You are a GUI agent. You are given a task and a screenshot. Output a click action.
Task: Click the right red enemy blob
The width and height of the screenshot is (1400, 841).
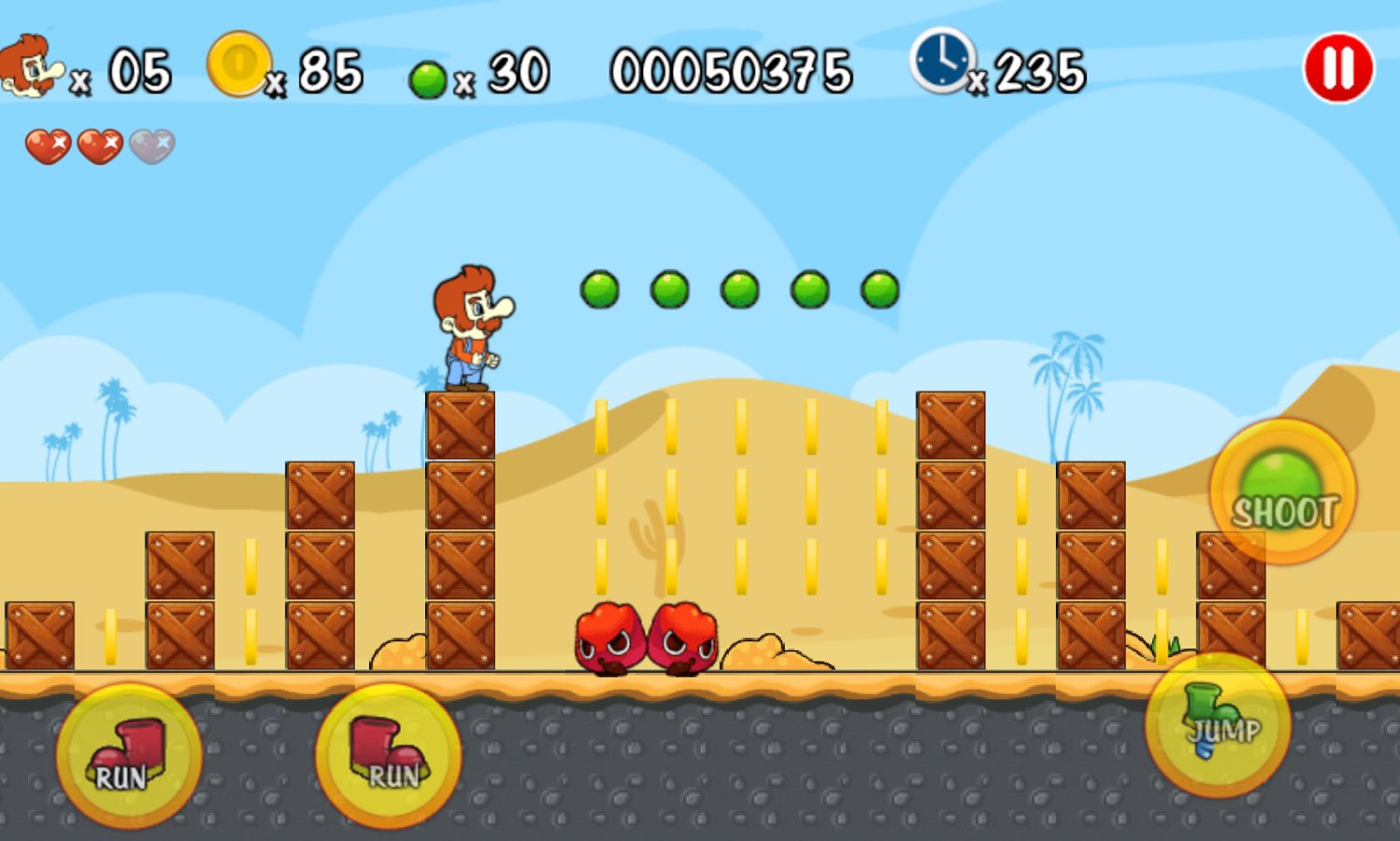point(684,640)
